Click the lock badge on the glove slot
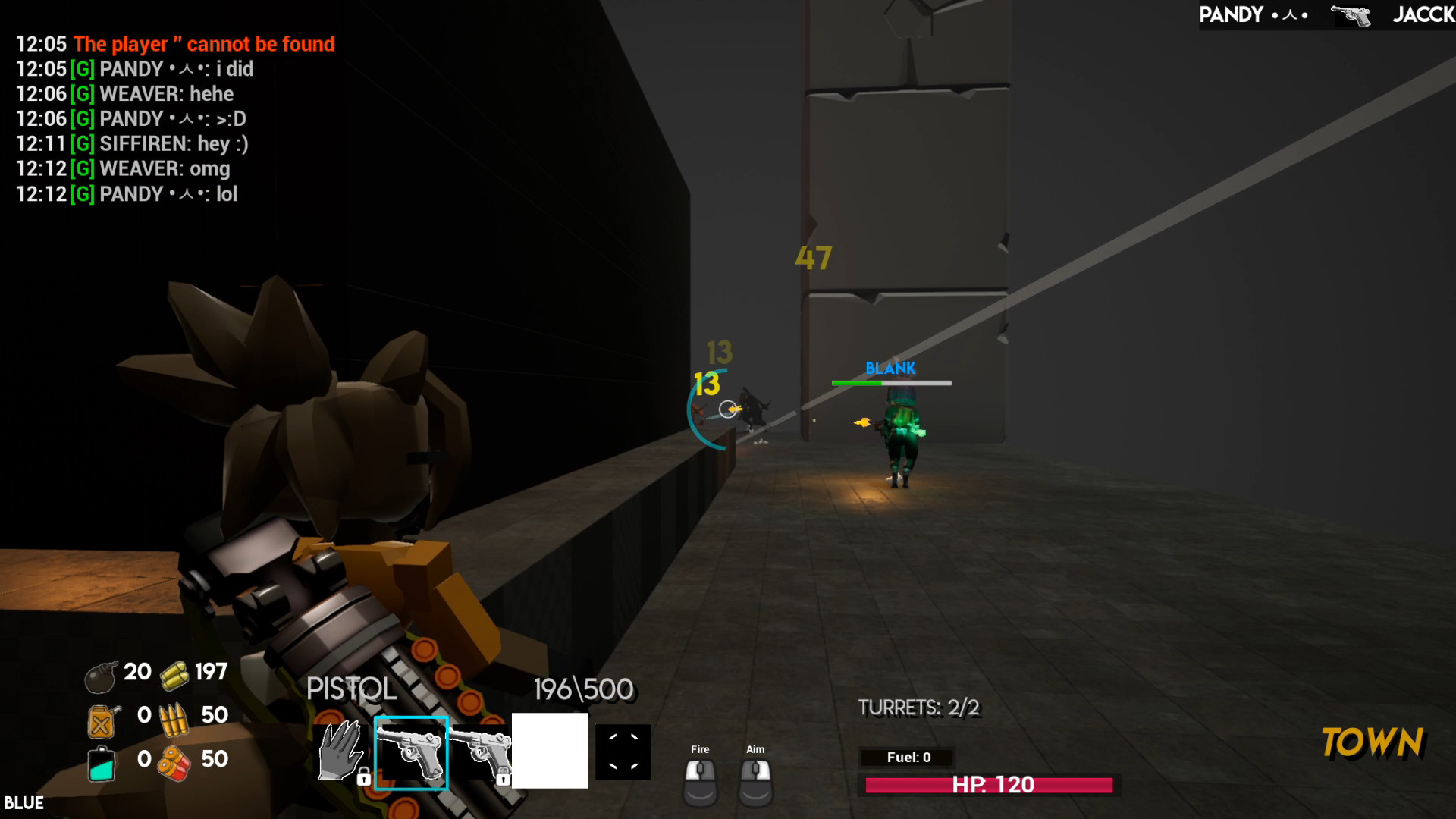 (365, 777)
